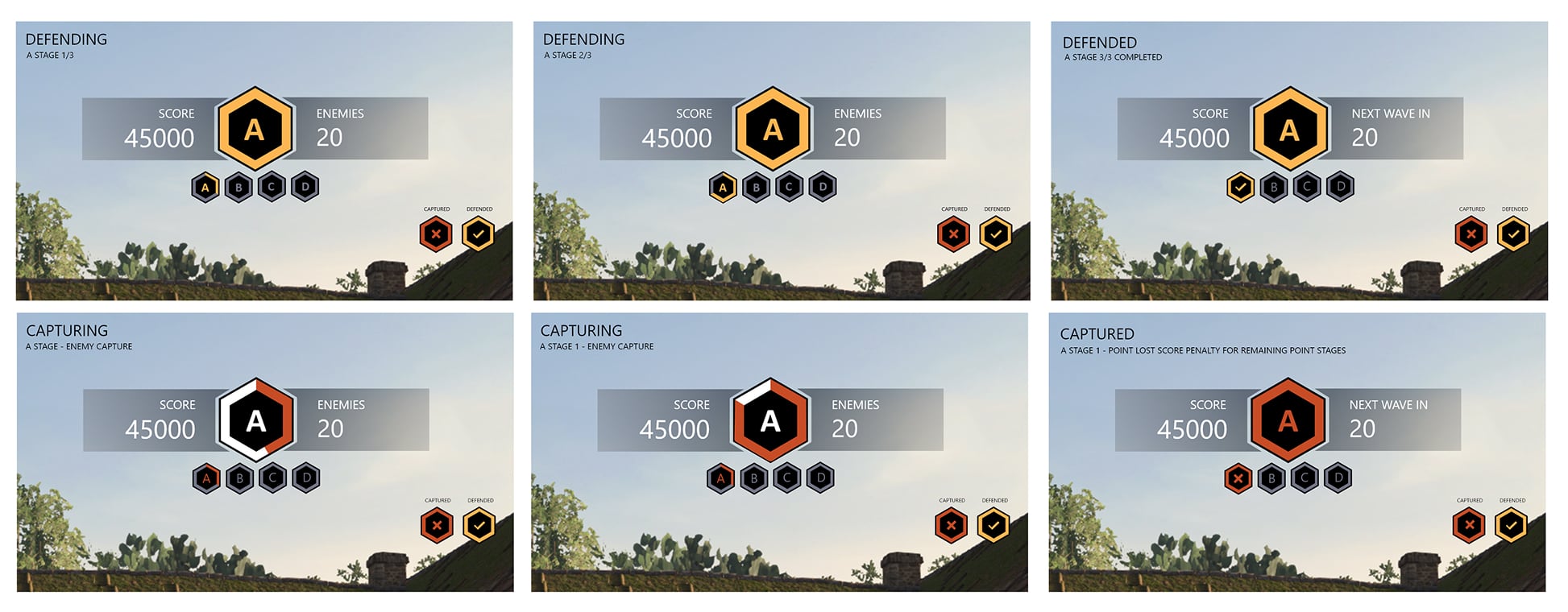Toggle the yellow Defended checkmark badge in Defending 1/3
Image resolution: width=1568 pixels, height=612 pixels.
coord(479,234)
